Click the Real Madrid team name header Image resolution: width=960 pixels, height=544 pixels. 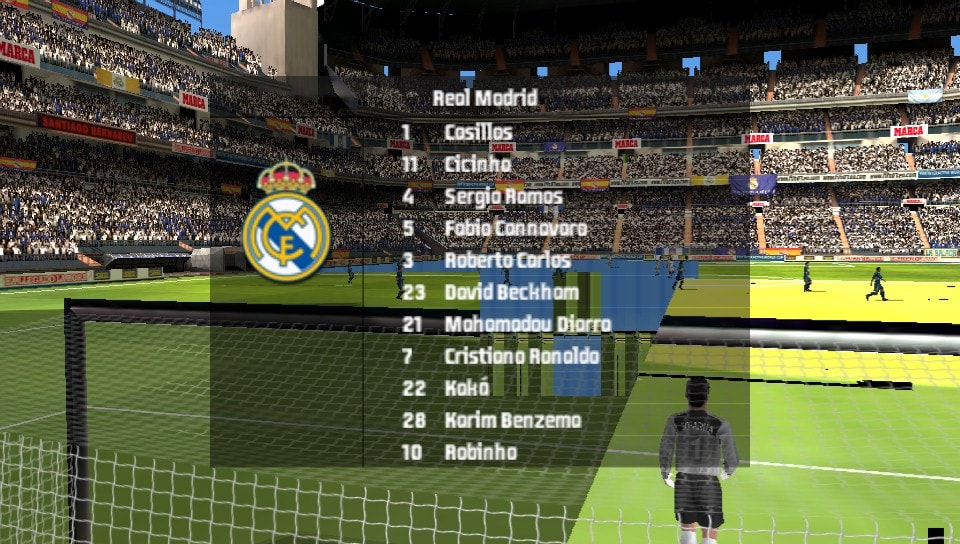pos(485,98)
